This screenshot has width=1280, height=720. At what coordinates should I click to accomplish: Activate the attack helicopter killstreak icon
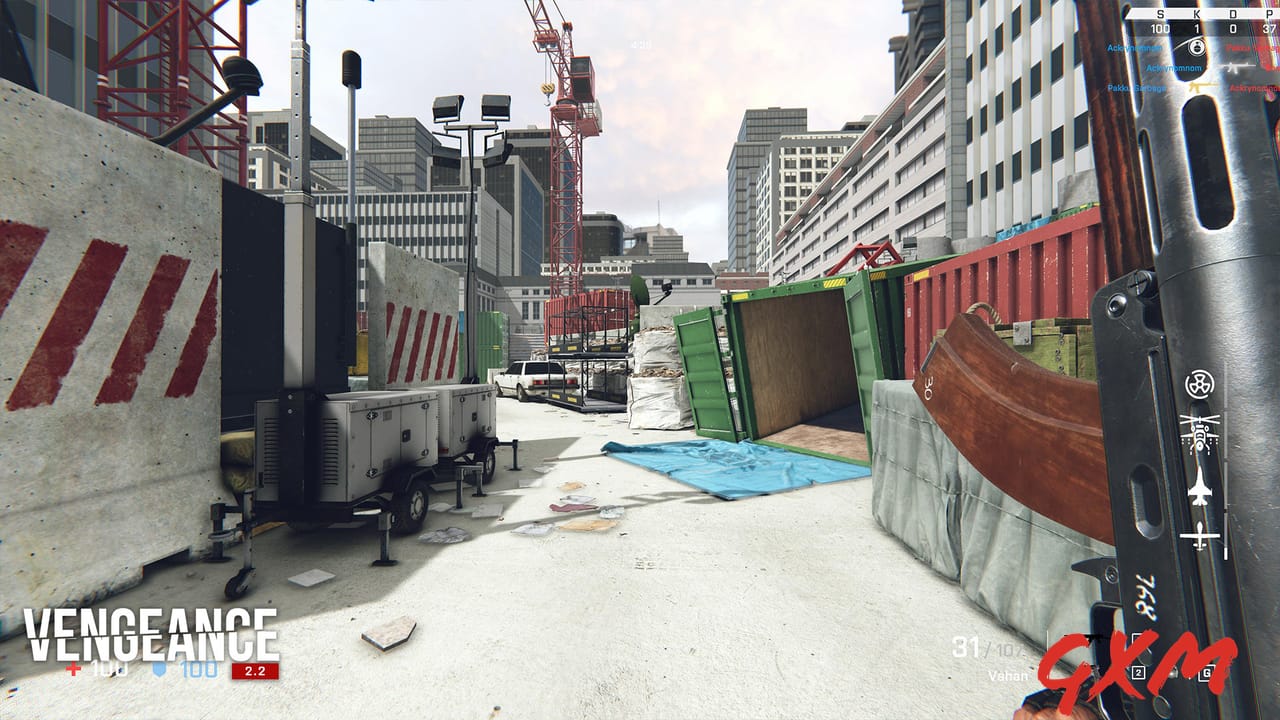pyautogui.click(x=1200, y=432)
